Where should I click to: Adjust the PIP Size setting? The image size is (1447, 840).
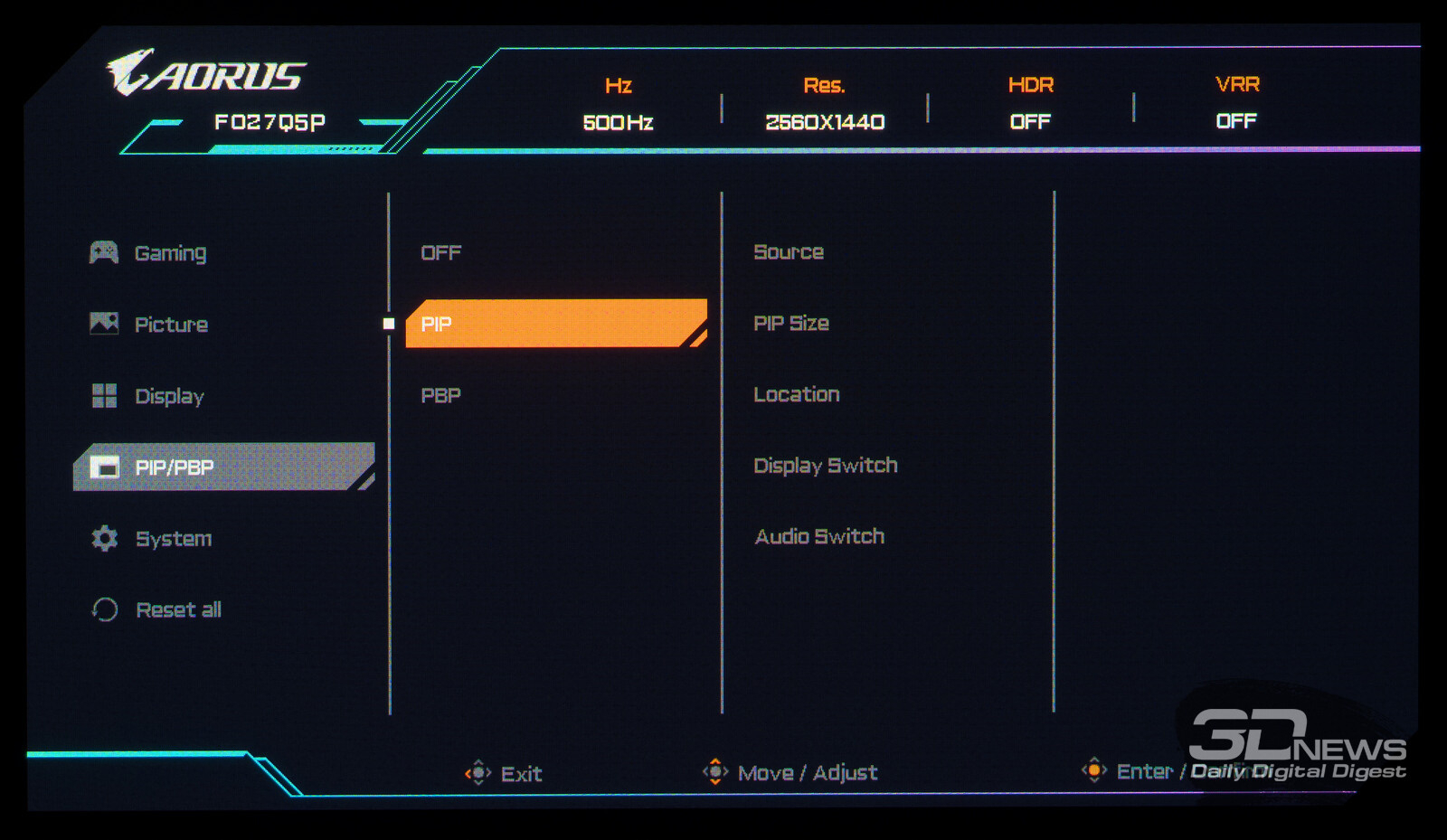pos(791,324)
